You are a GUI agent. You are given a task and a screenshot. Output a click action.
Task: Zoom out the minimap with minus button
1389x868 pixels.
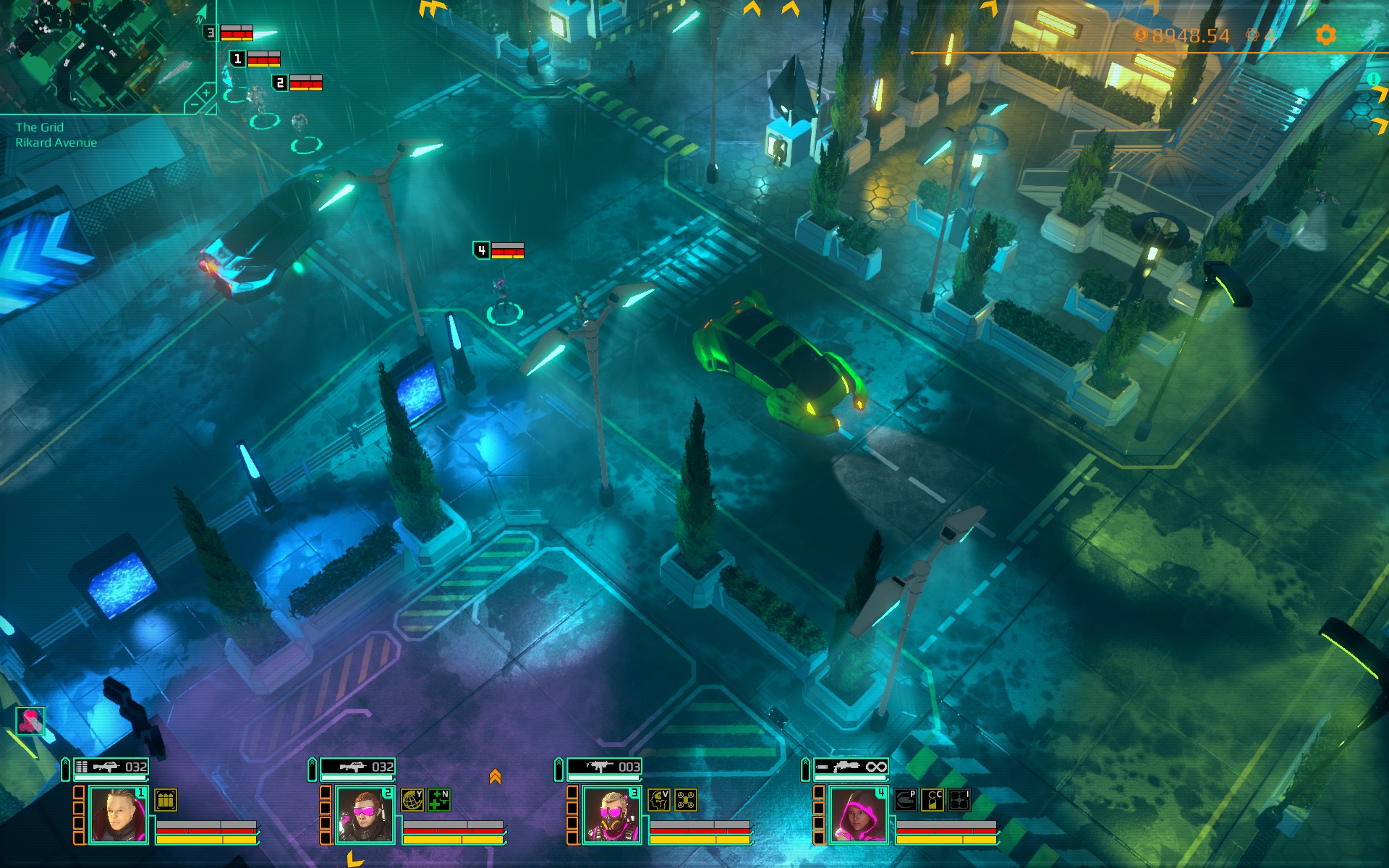(x=194, y=106)
